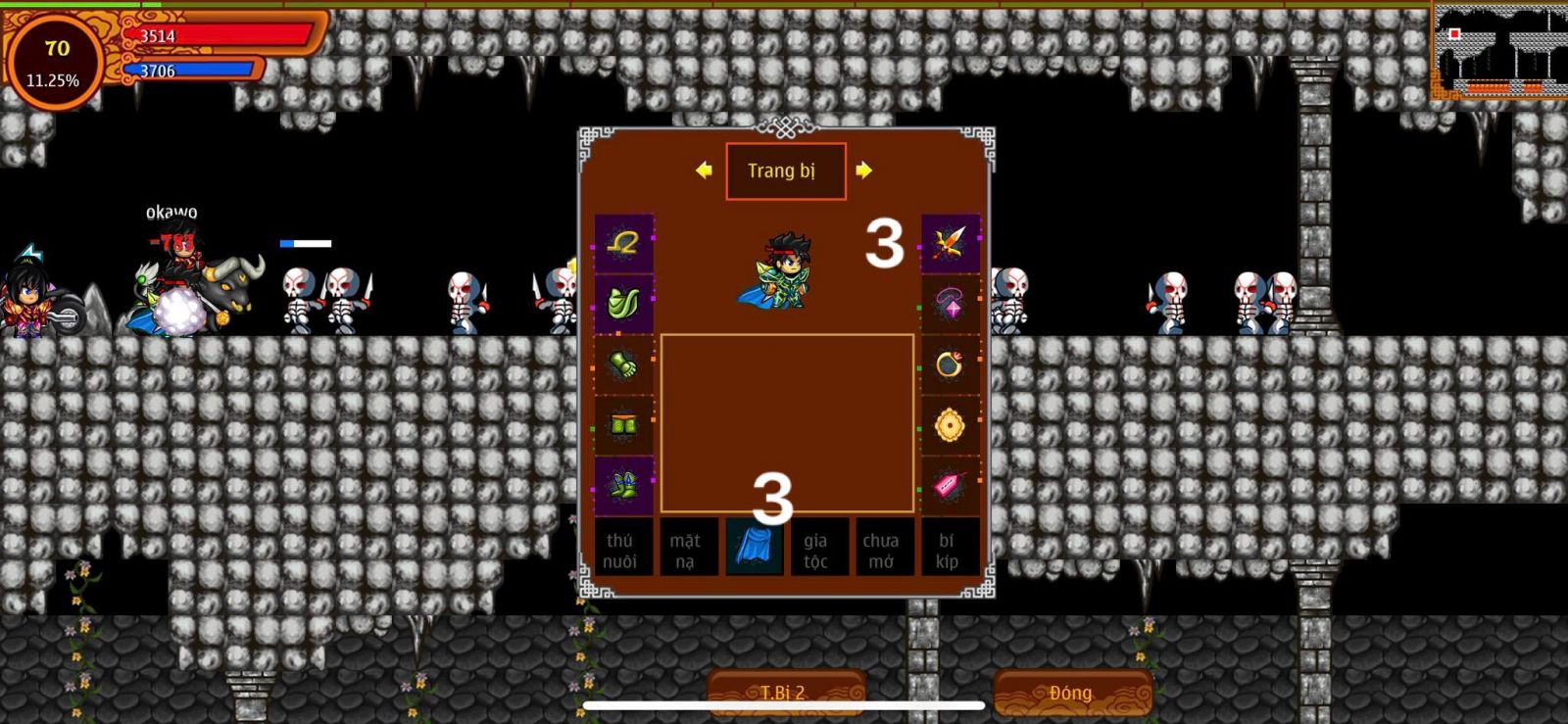Select the ring equipment slot
Image resolution: width=1568 pixels, height=724 pixels.
(x=950, y=364)
